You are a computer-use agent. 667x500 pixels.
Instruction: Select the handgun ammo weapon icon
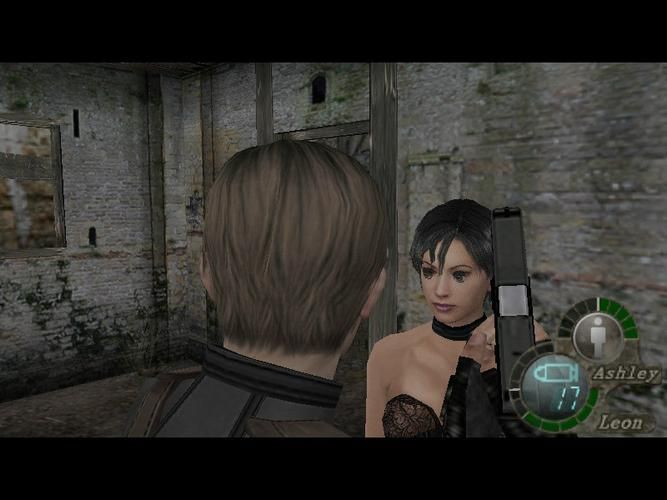coord(551,375)
